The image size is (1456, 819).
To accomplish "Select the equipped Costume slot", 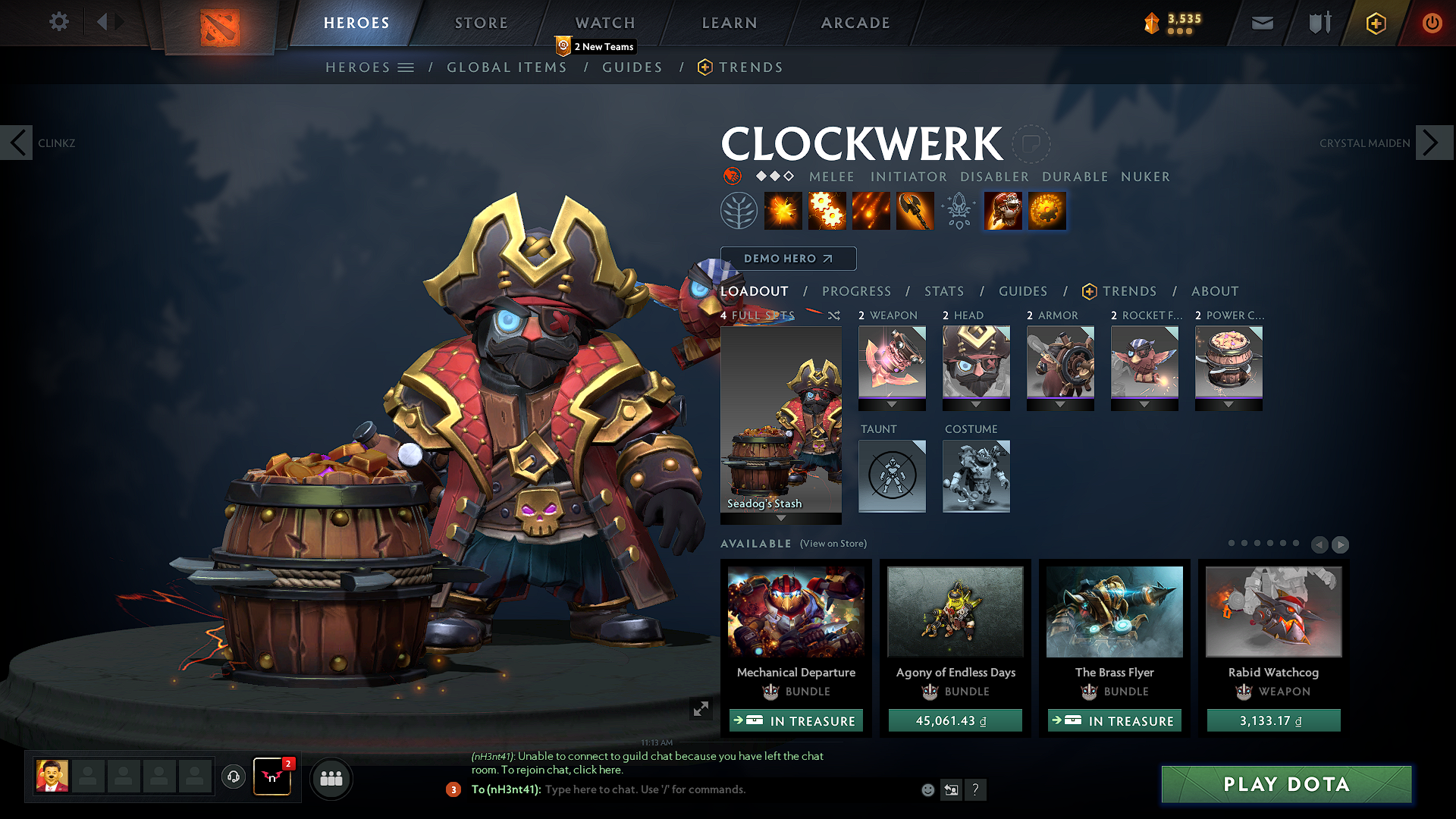I will [976, 476].
